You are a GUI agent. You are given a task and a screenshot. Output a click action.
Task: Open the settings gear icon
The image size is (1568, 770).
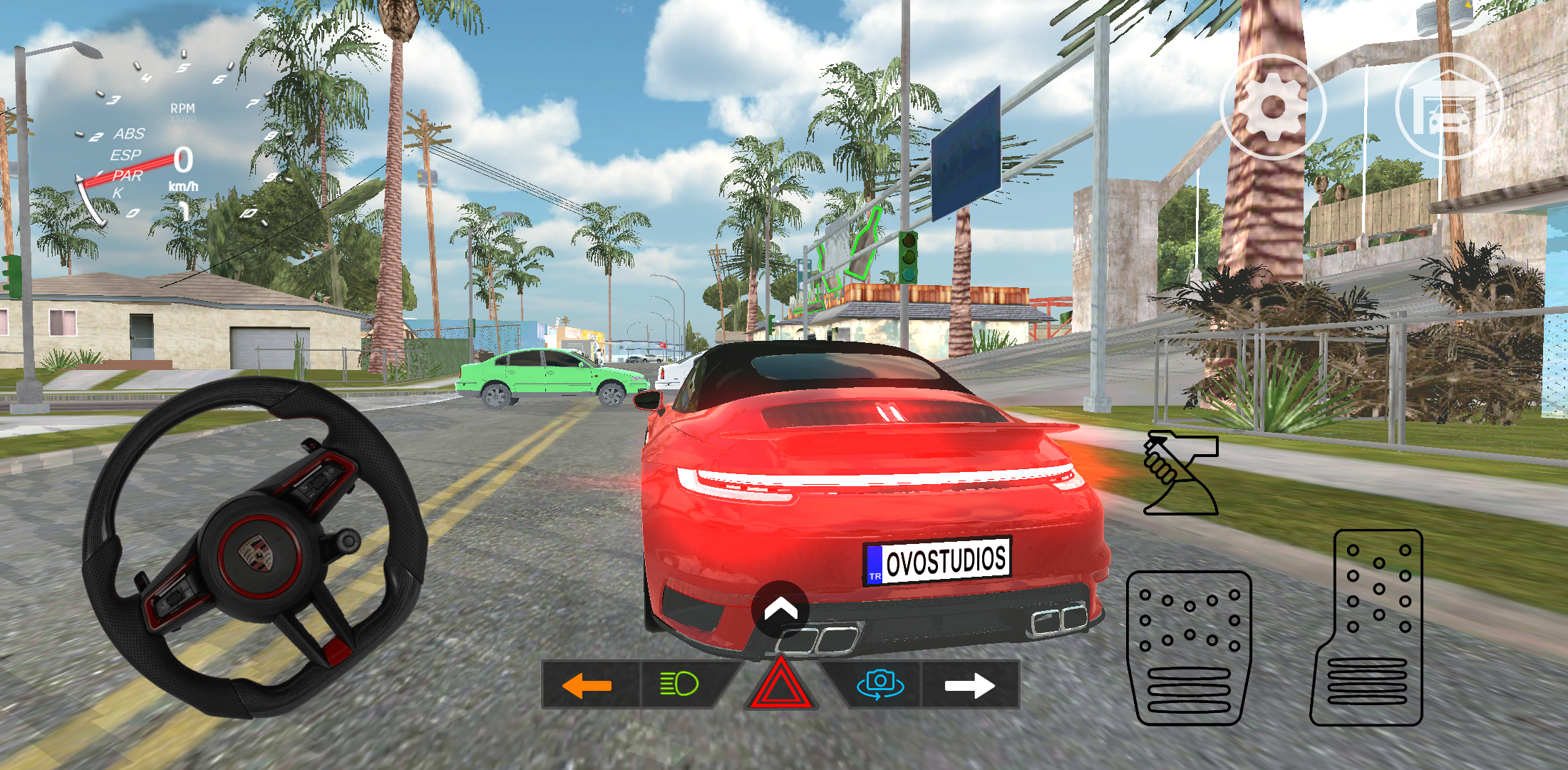(1274, 108)
